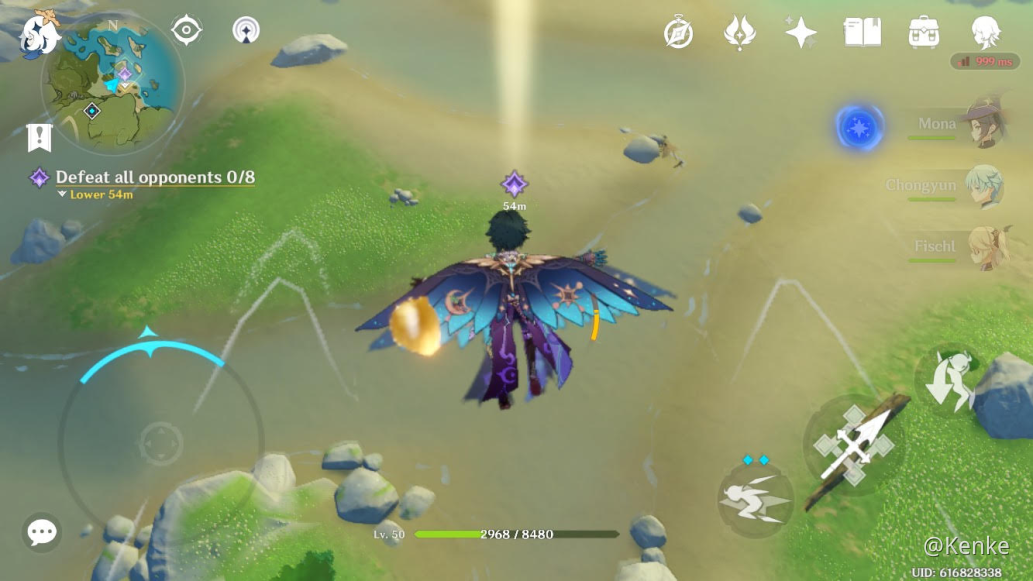This screenshot has height=581, width=1033.
Task: Open the co-op mode icon
Action: 245,30
